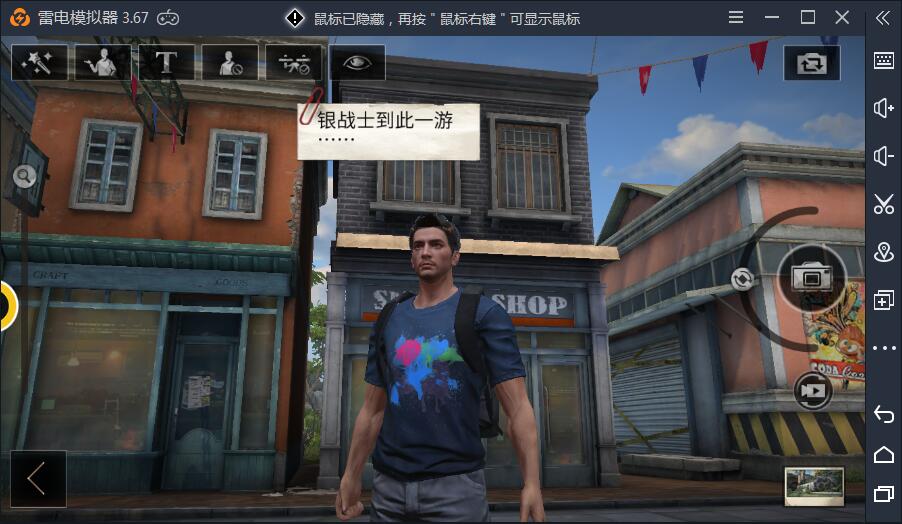Flip the camera with the switch button
Viewport: 902px width, 524px height.
(x=811, y=62)
